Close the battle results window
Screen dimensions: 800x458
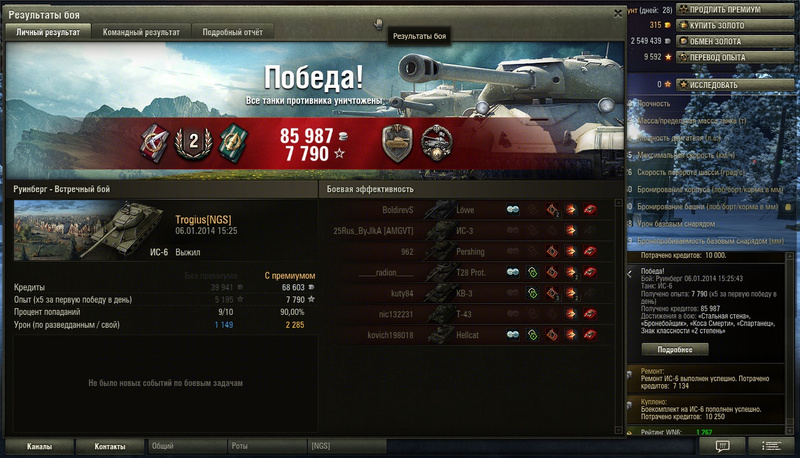pyautogui.click(x=617, y=14)
